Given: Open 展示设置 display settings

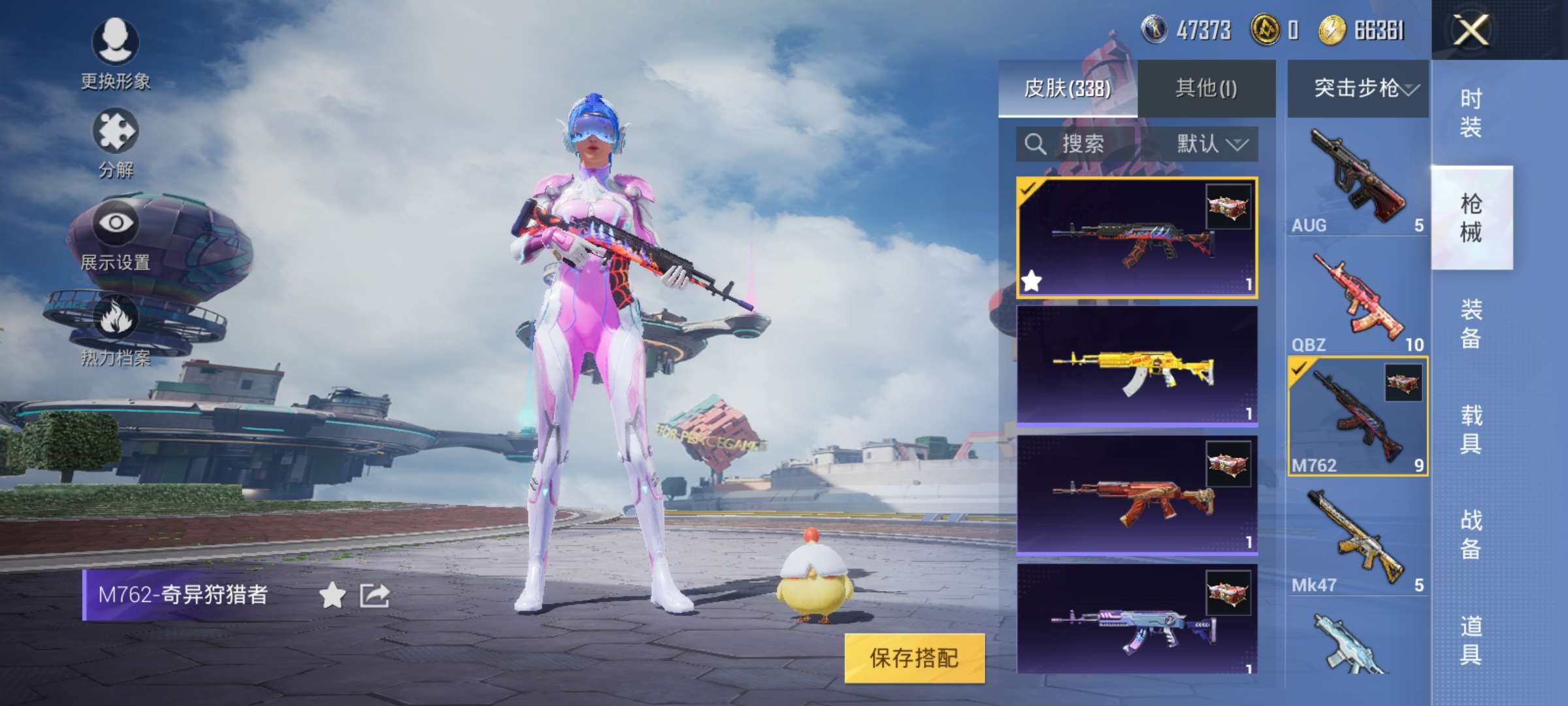Looking at the screenshot, I should pos(116,235).
